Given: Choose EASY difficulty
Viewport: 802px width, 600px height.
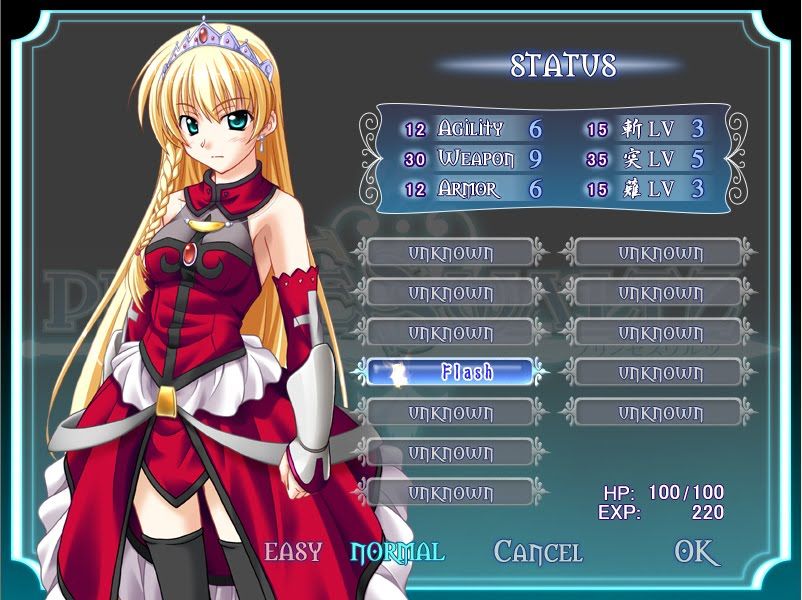Looking at the screenshot, I should 293,551.
